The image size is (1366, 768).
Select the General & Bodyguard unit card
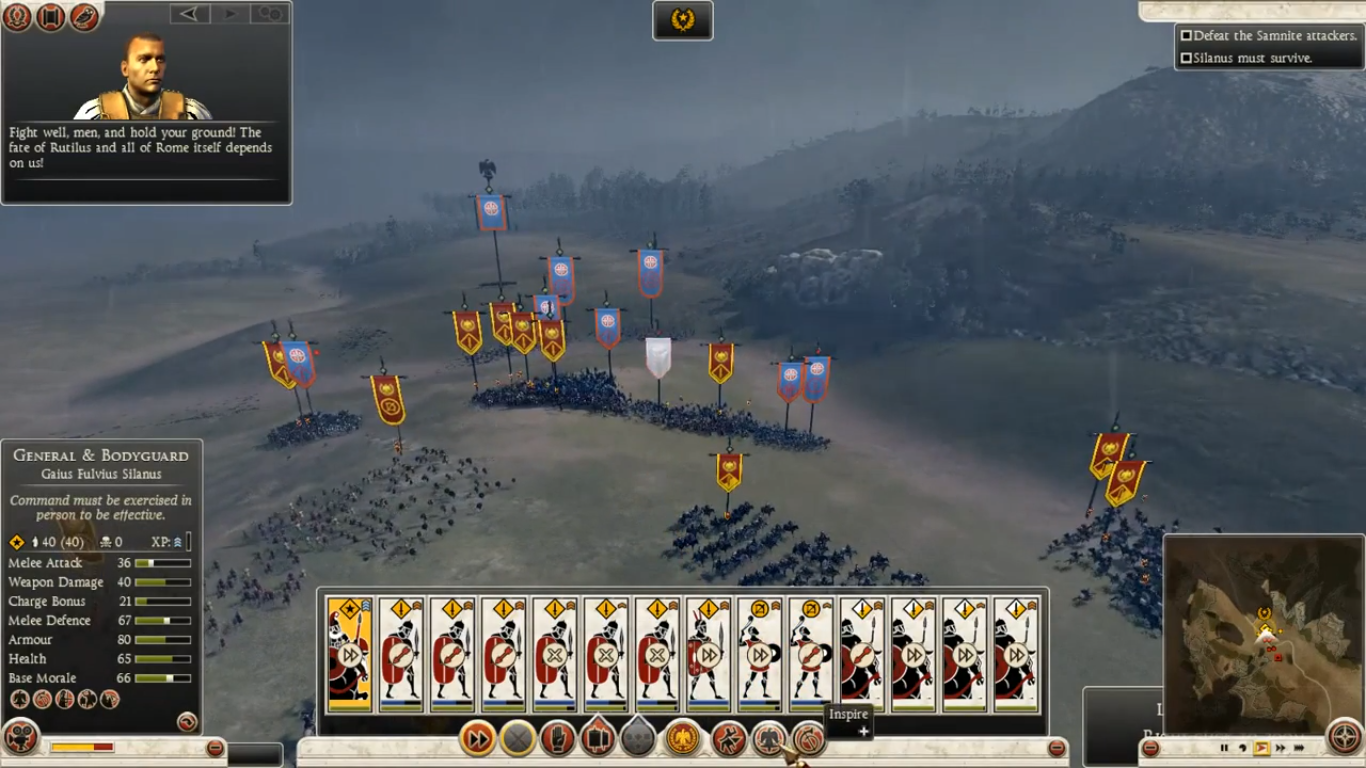[348, 650]
